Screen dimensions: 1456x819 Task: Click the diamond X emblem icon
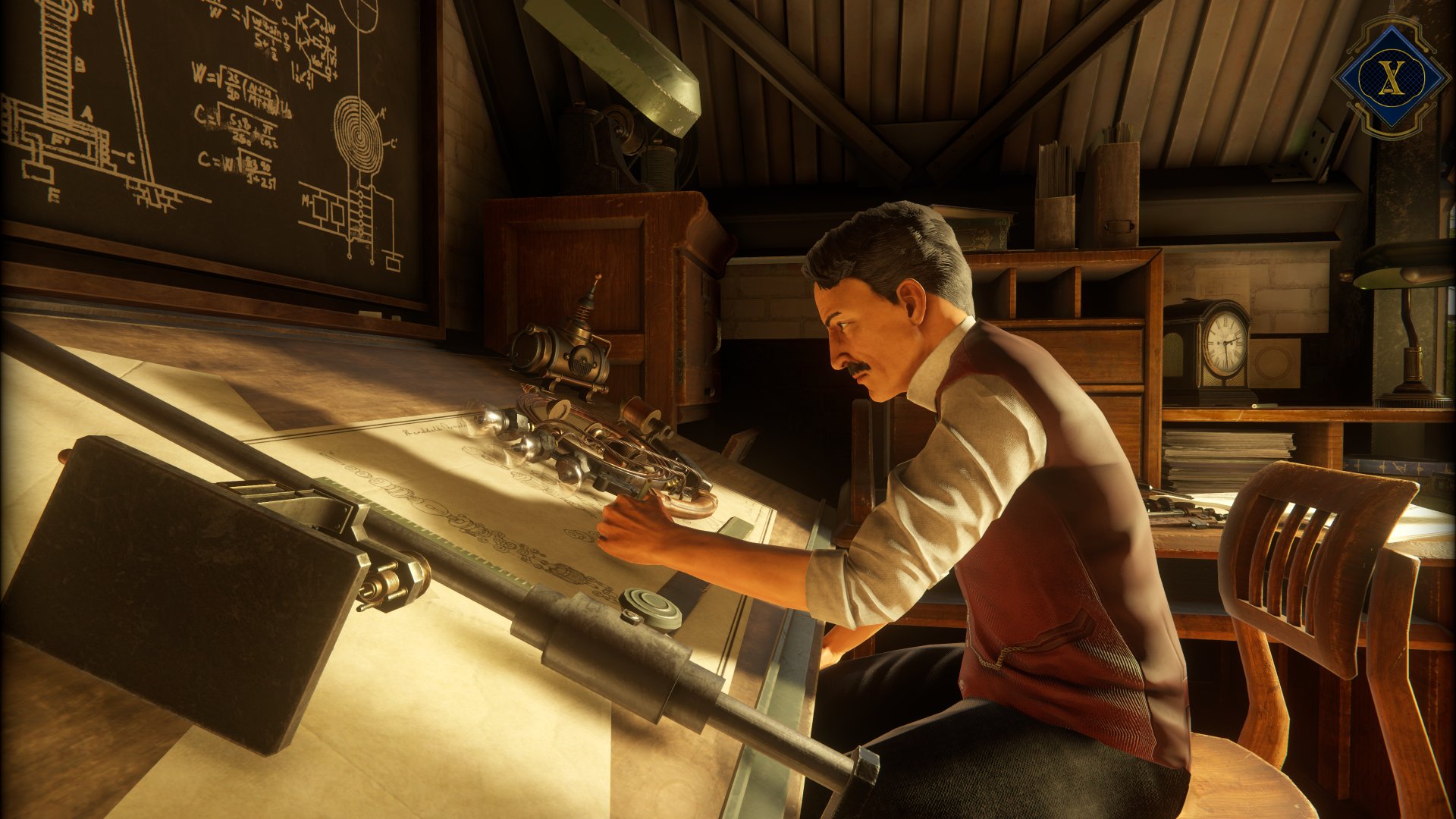[x=1389, y=77]
